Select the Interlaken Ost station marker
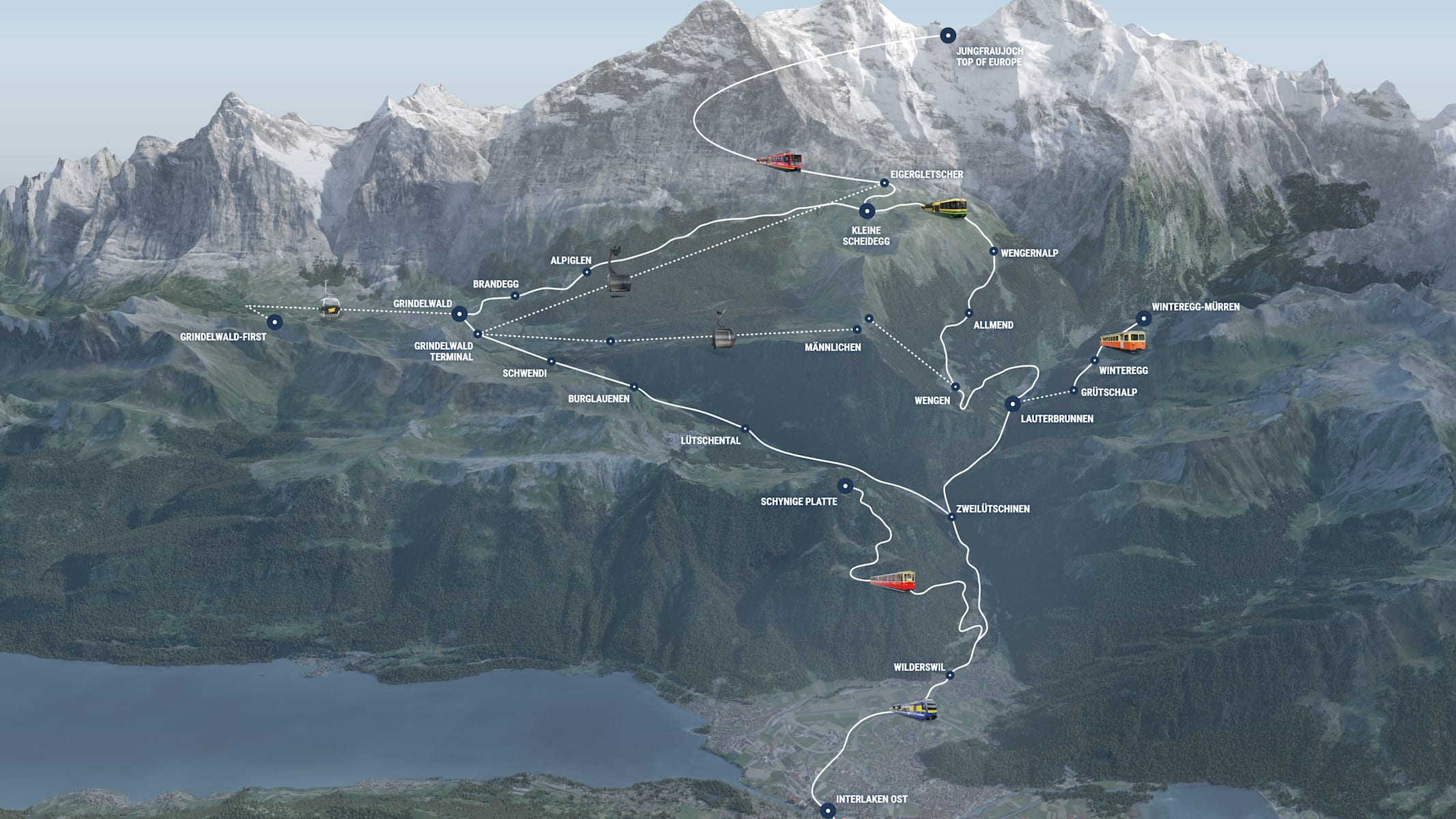Image resolution: width=1456 pixels, height=819 pixels. (828, 811)
